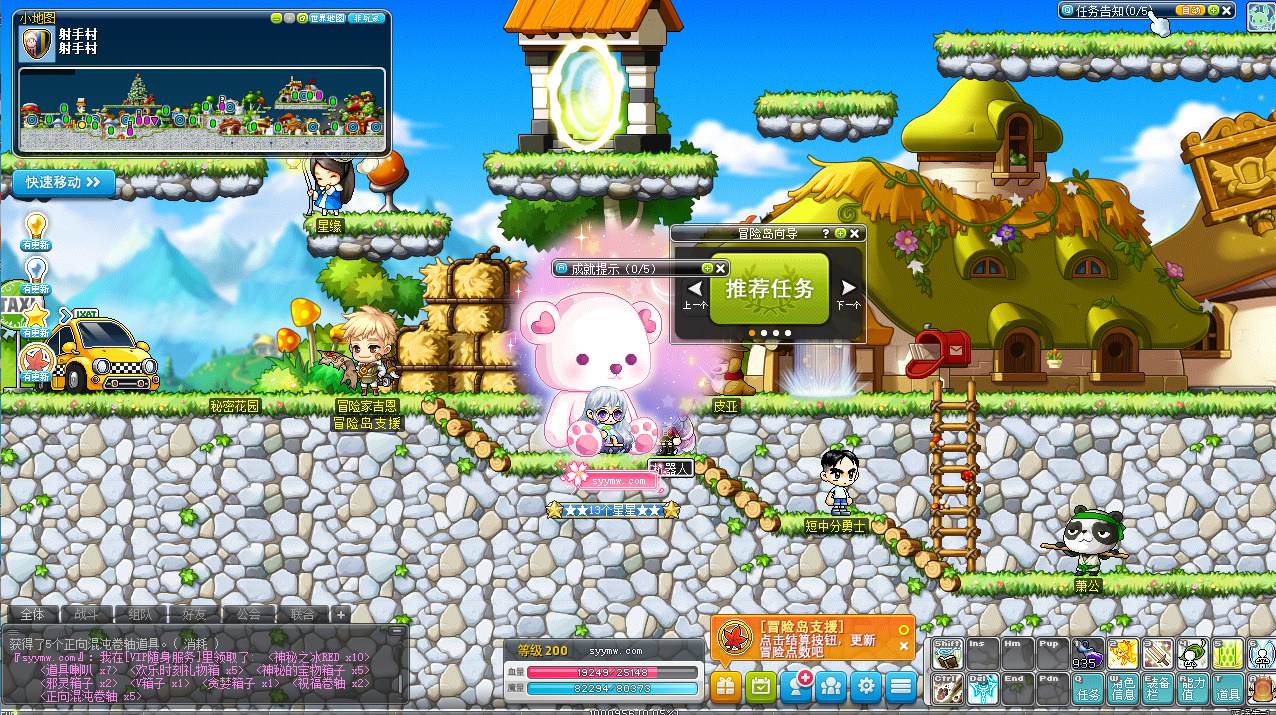Dismiss the 冒险岛支援 notification with X

point(904,646)
